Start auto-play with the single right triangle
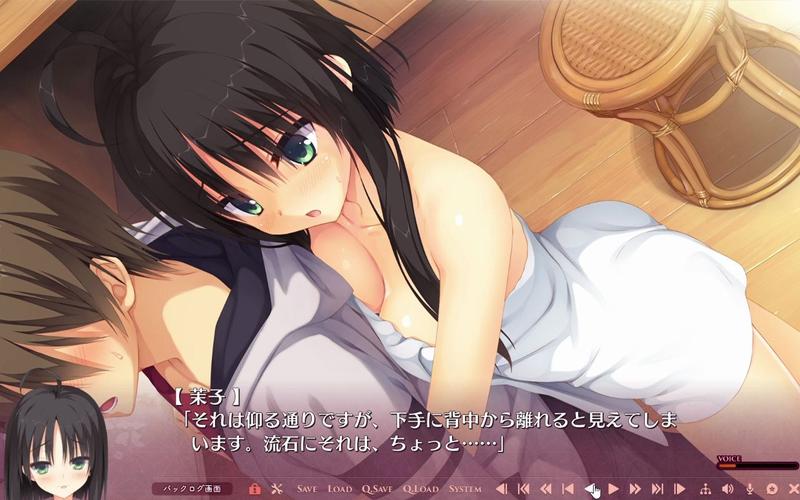This screenshot has height=500, width=800. point(613,489)
